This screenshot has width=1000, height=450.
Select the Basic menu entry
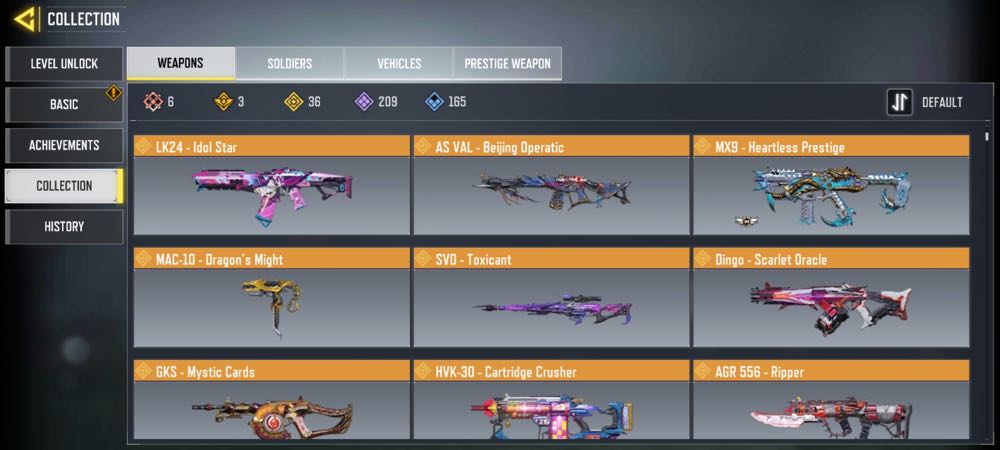tap(64, 105)
